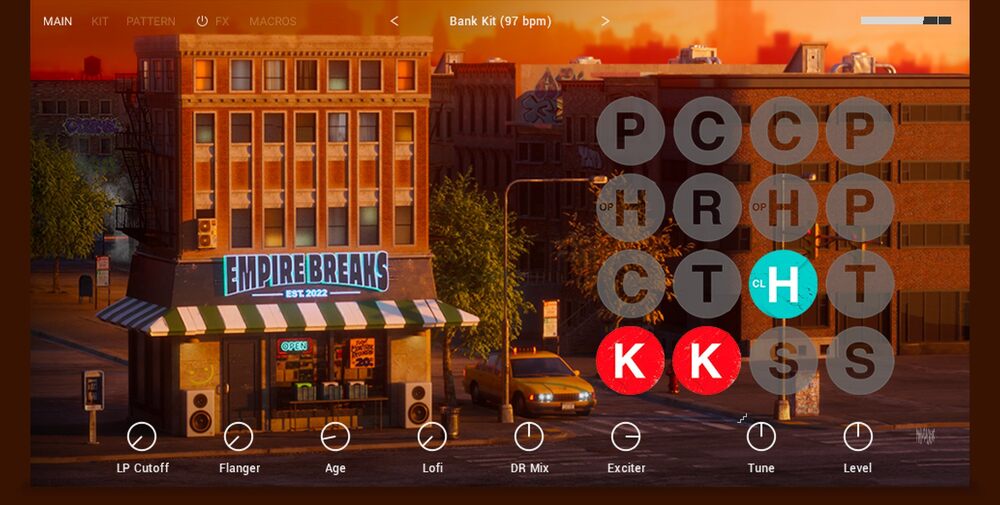1000x505 pixels.
Task: Hit the R drum pad
Action: point(707,208)
